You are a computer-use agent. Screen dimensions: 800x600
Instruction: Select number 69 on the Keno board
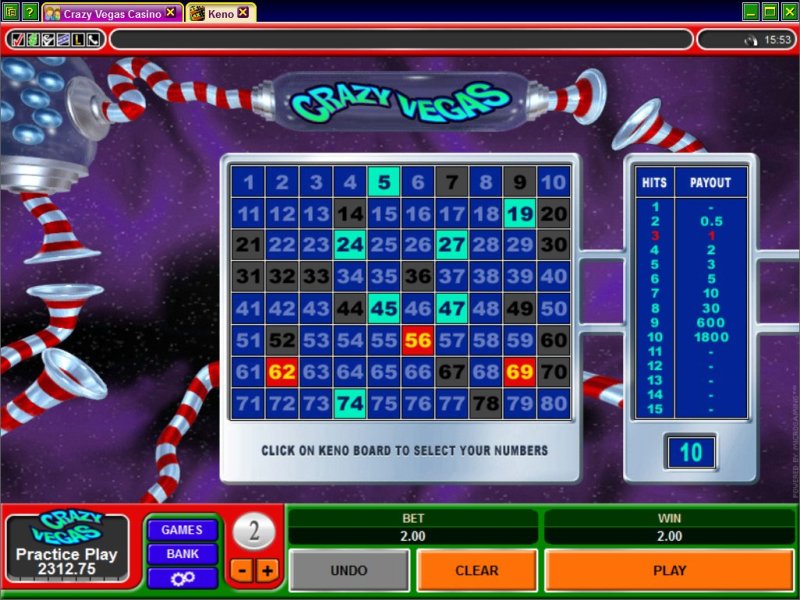tap(519, 372)
